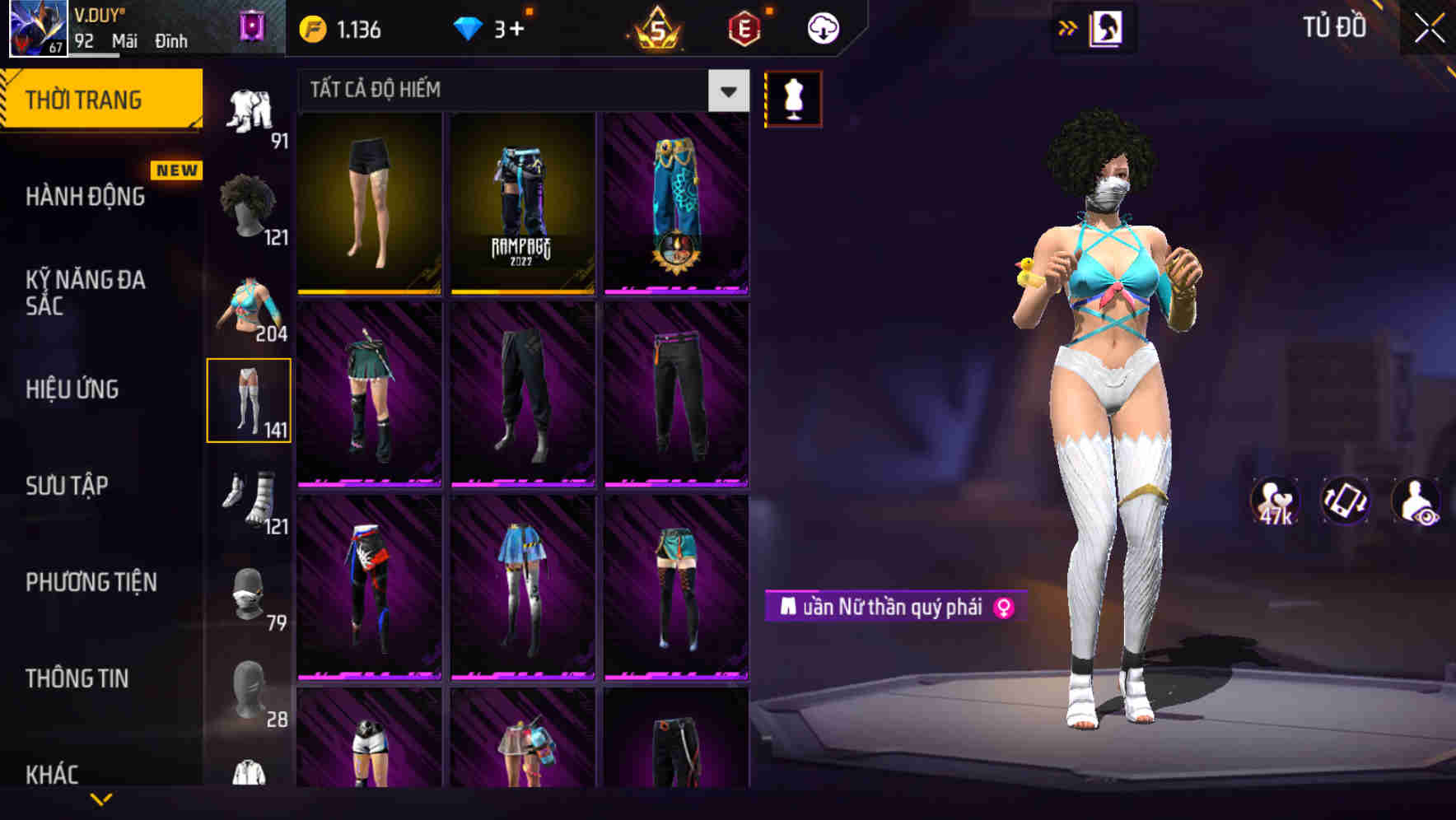Switch to the HÀNH ĐỘNG tab
The height and width of the screenshot is (820, 1456).
[x=85, y=197]
